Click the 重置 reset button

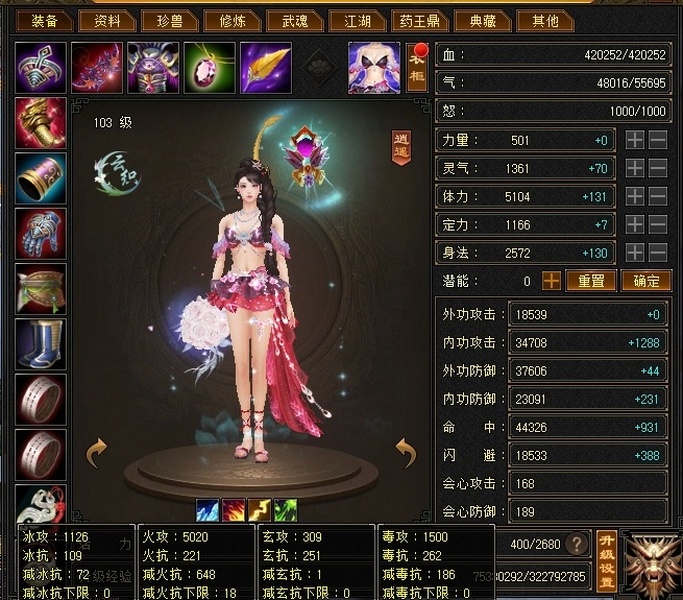590,281
